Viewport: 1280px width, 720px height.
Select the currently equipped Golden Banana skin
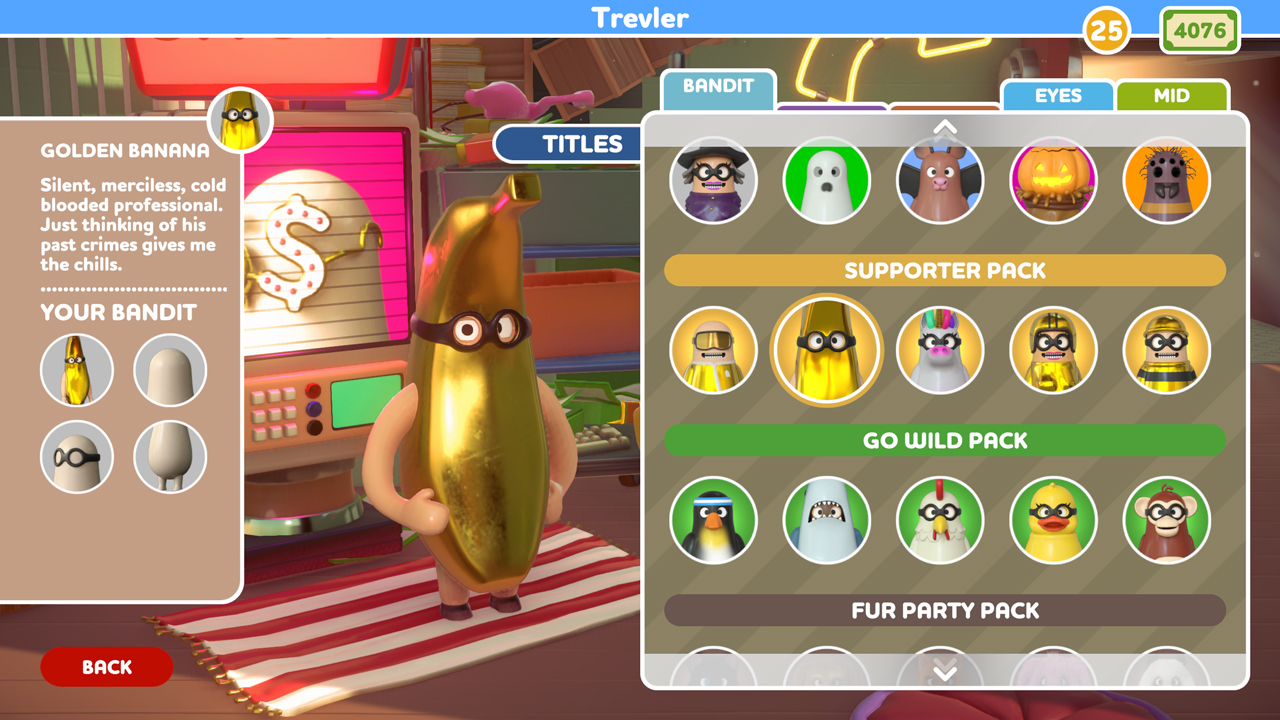(x=827, y=350)
